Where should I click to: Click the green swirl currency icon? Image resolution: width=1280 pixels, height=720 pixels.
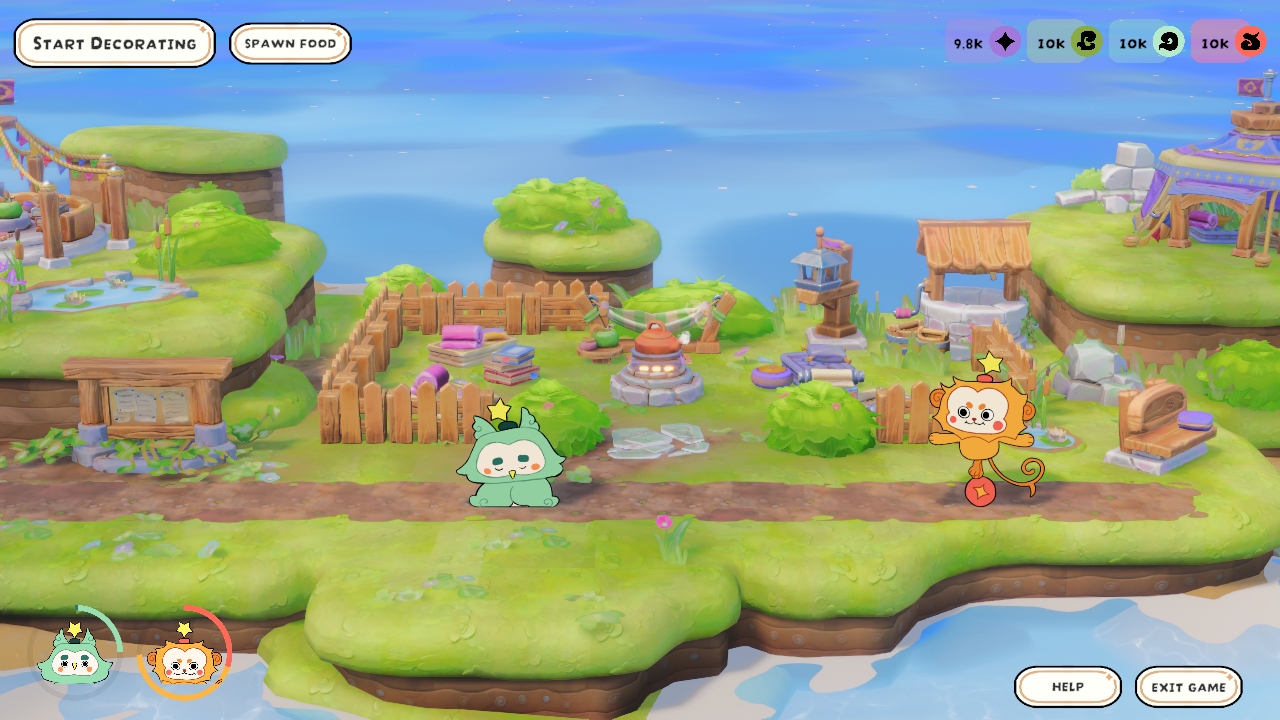pos(1086,42)
